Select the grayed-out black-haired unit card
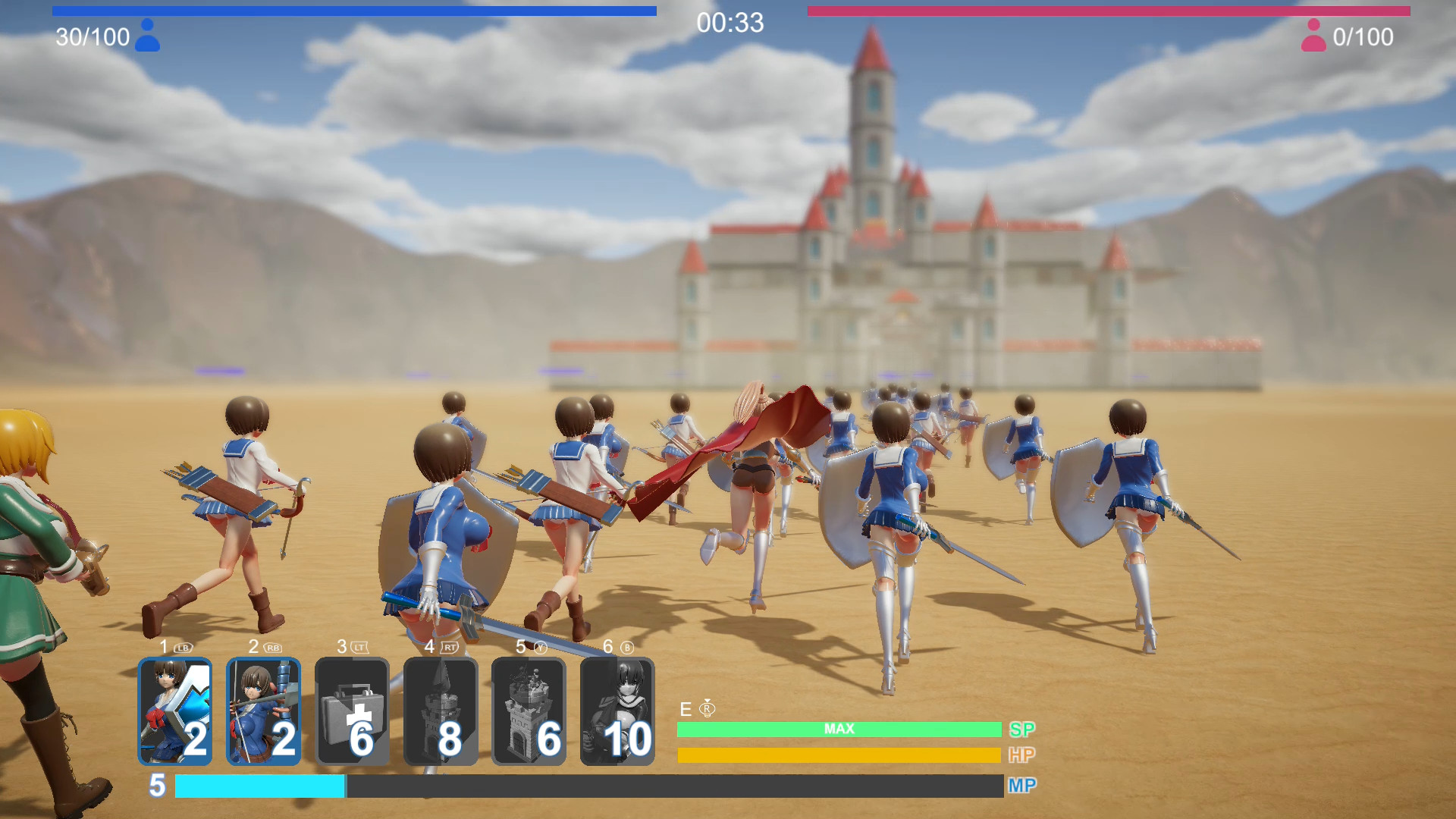 point(617,709)
